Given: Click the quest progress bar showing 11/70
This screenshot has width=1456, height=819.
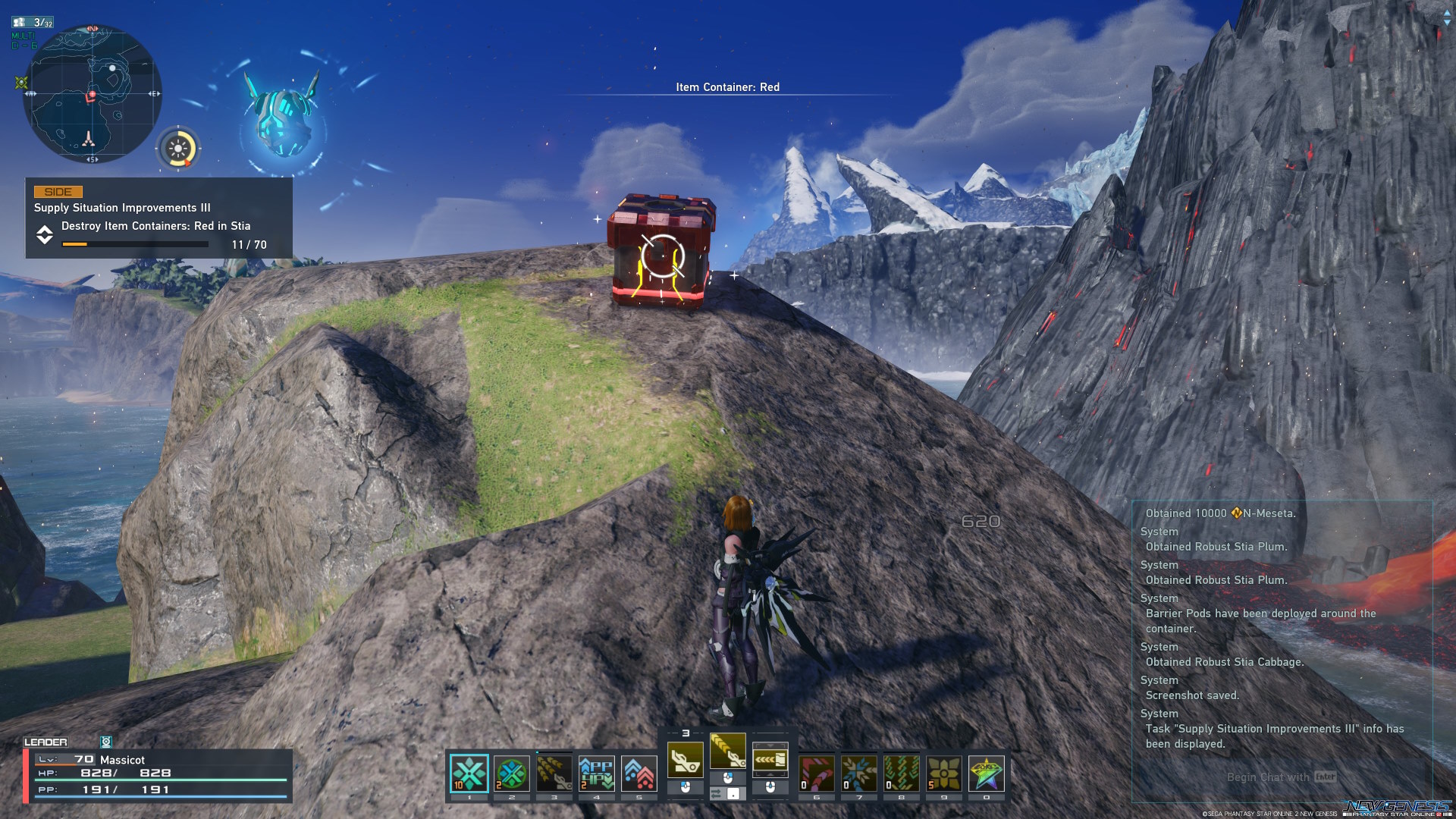Looking at the screenshot, I should coord(135,244).
